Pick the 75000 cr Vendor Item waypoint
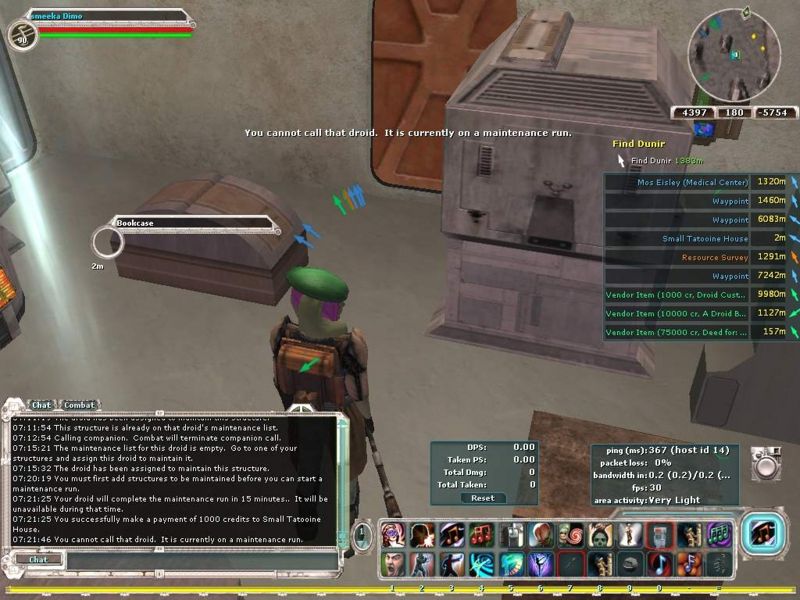Screen dimensions: 800x600 coord(678,332)
